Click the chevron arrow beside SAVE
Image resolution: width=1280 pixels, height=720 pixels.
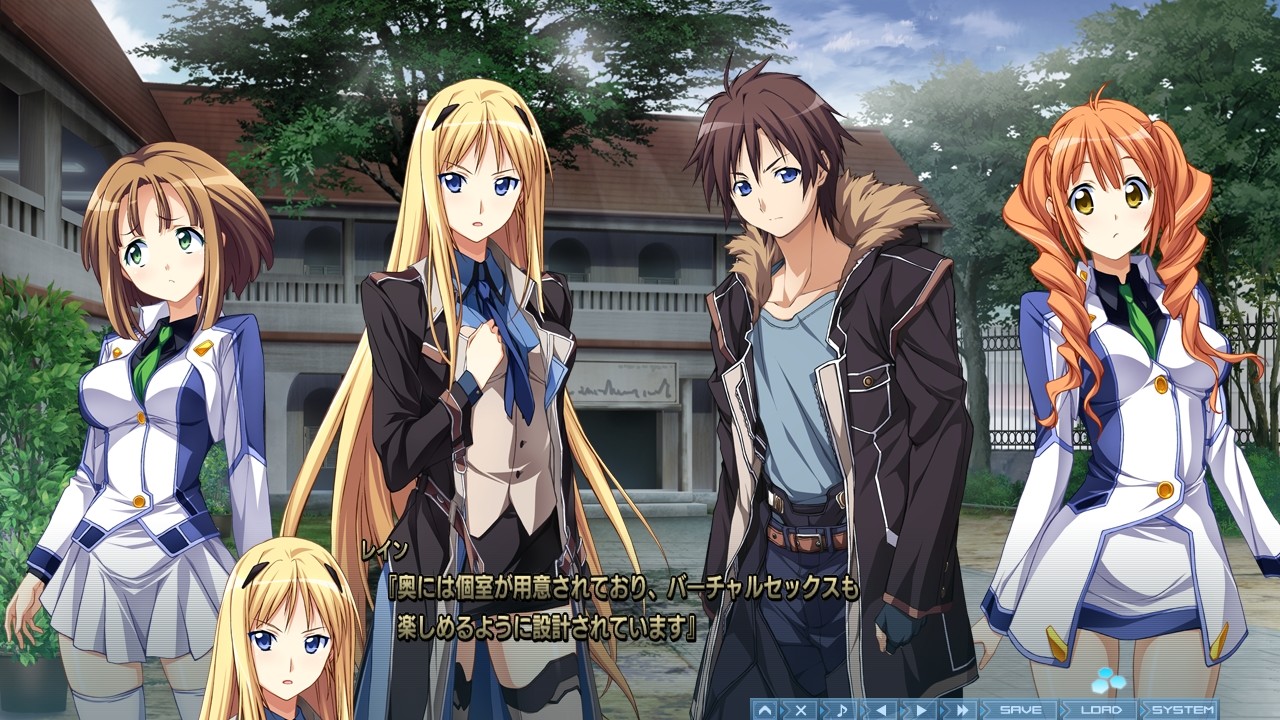(x=984, y=708)
